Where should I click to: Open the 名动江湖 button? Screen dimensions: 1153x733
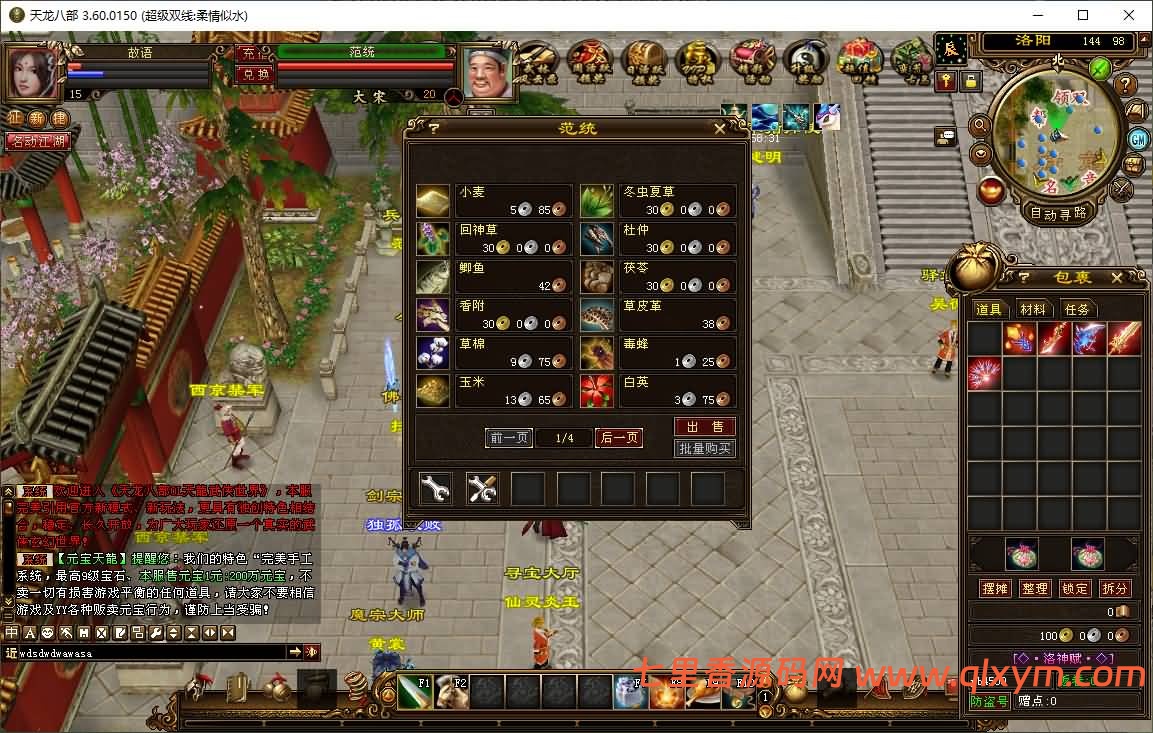[x=37, y=141]
